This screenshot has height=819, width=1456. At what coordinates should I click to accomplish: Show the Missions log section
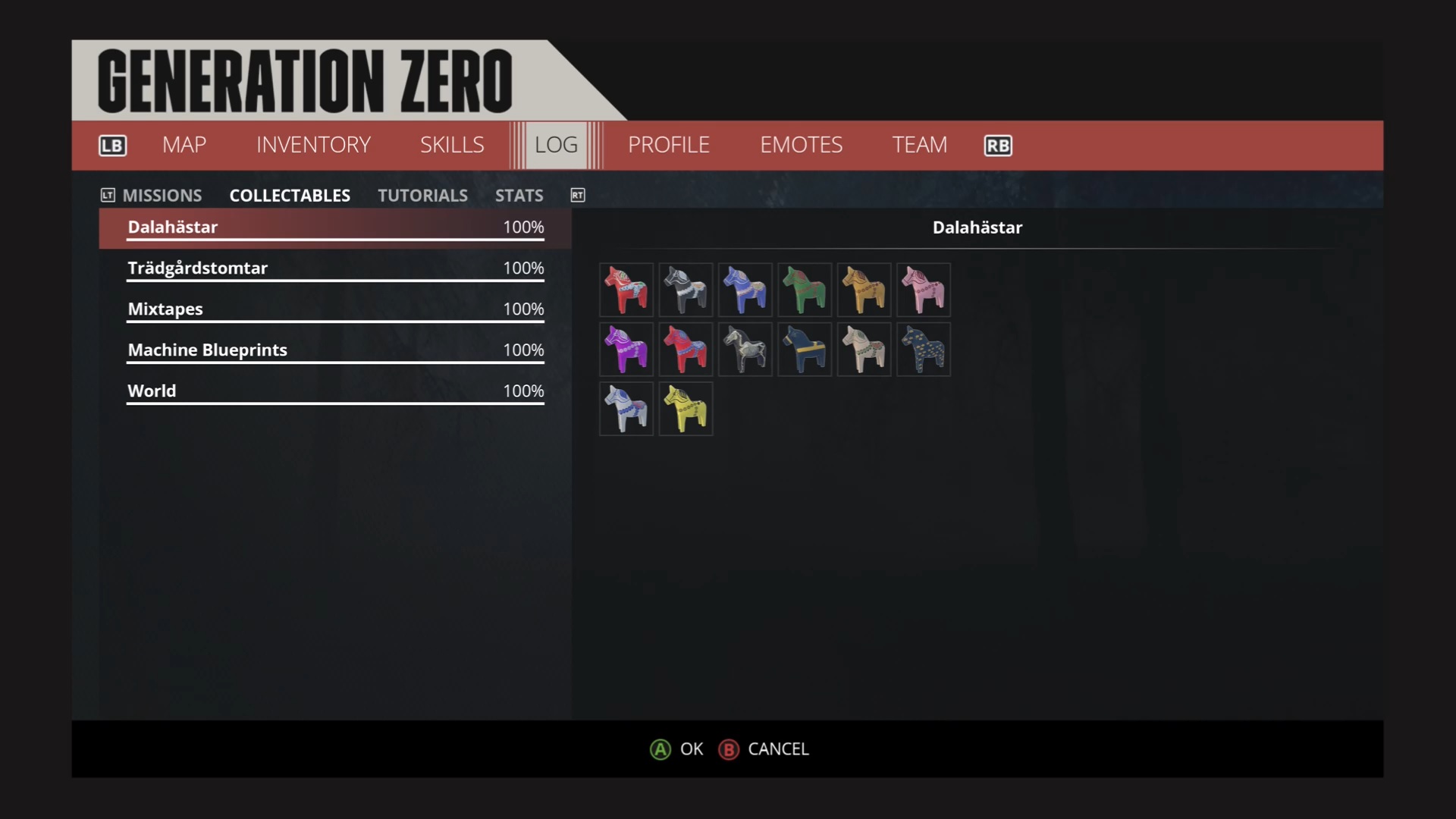point(162,196)
